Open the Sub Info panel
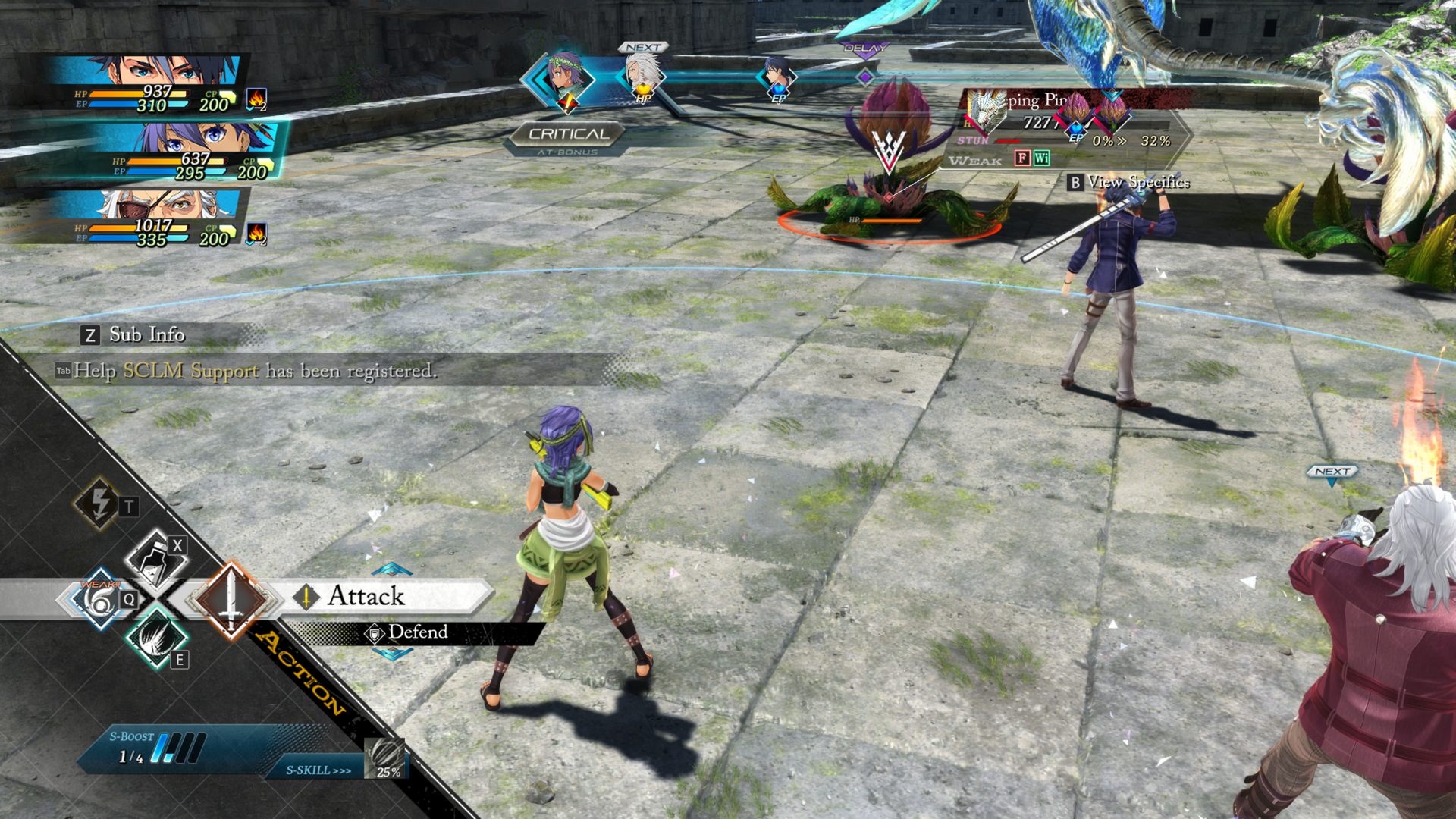1456x819 pixels. point(133,334)
